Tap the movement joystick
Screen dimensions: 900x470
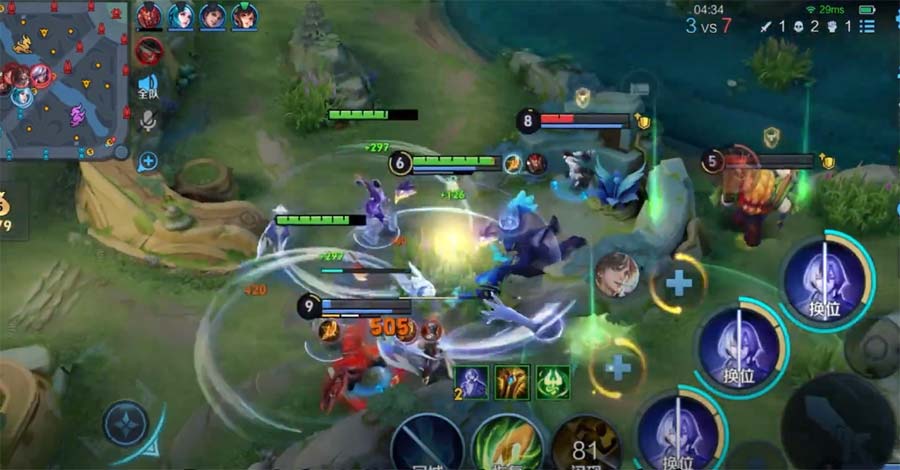coord(126,422)
